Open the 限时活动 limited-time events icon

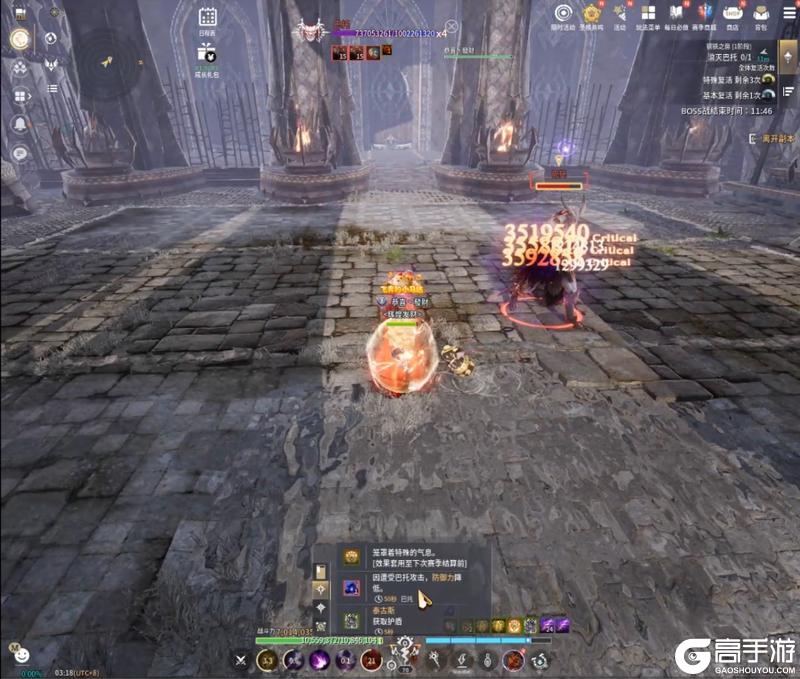[x=564, y=13]
